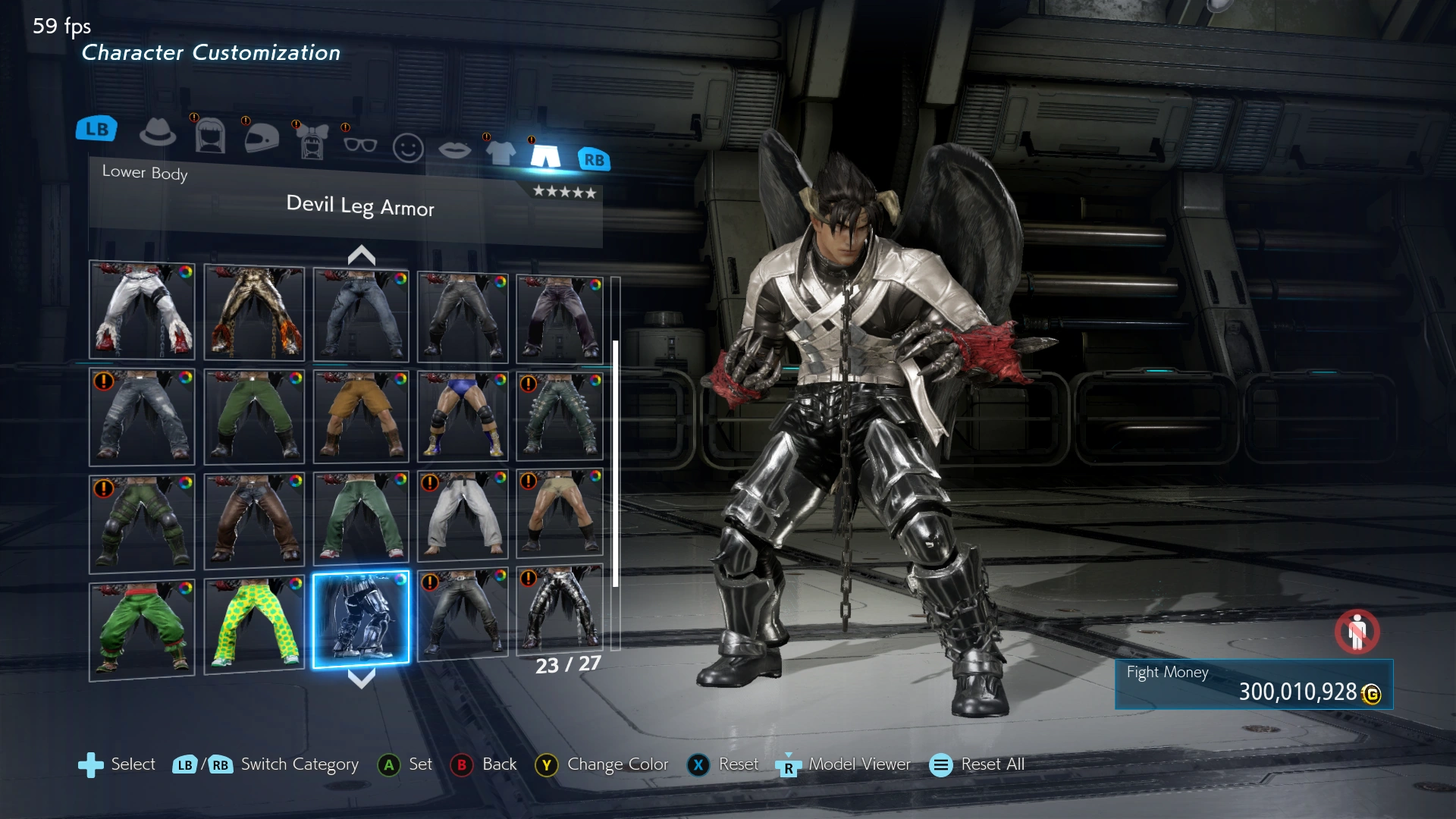The width and height of the screenshot is (1456, 819).
Task: Select the highlighted Devil Leg Armor item
Action: [x=361, y=619]
